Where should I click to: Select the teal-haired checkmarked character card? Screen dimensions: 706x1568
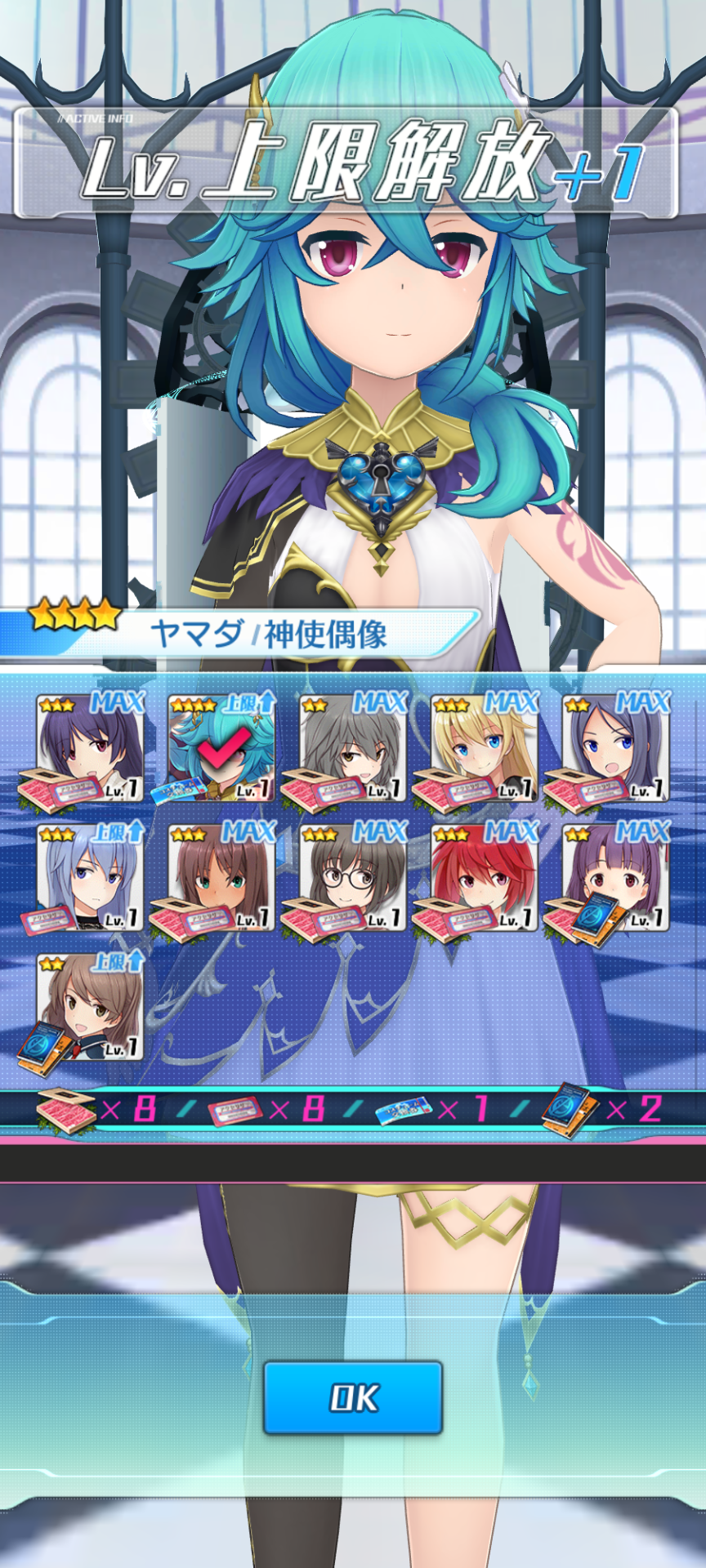[221, 748]
